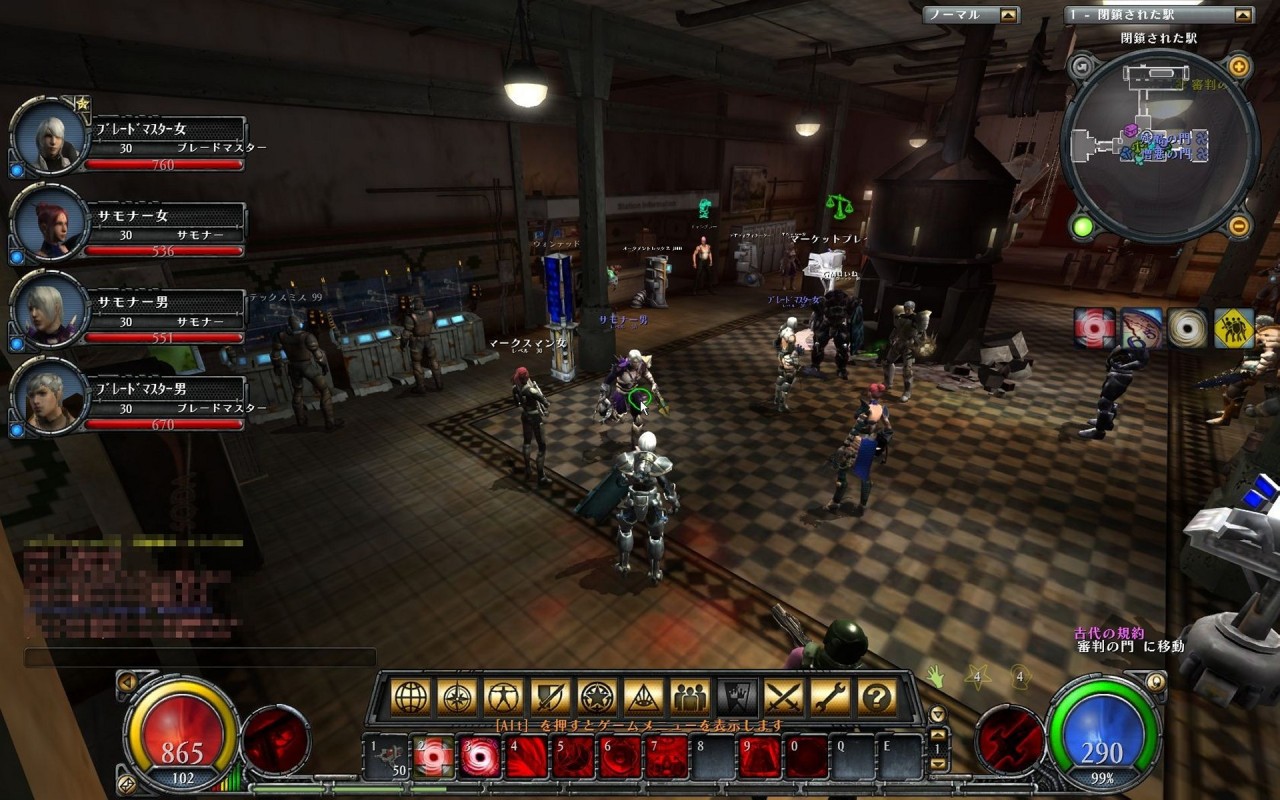Select hotbar slot 1 weapon item
The width and height of the screenshot is (1280, 800).
[386, 756]
